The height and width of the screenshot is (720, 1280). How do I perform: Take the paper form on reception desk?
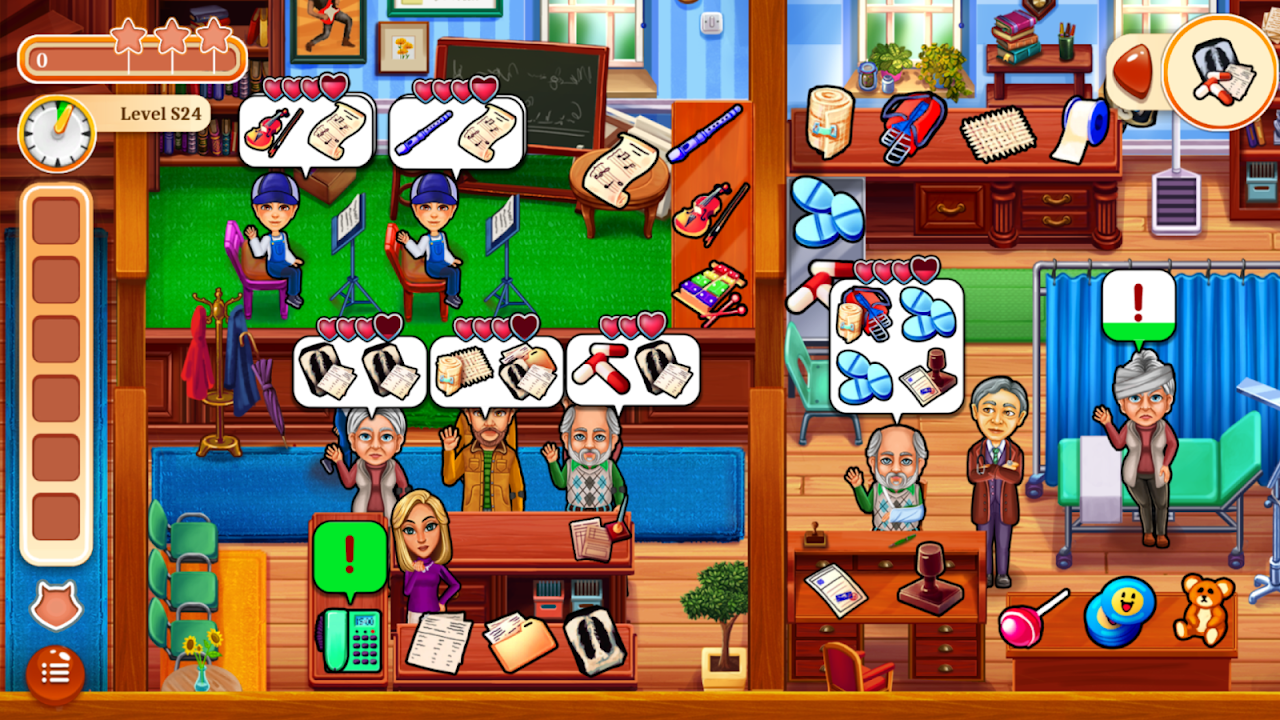439,640
